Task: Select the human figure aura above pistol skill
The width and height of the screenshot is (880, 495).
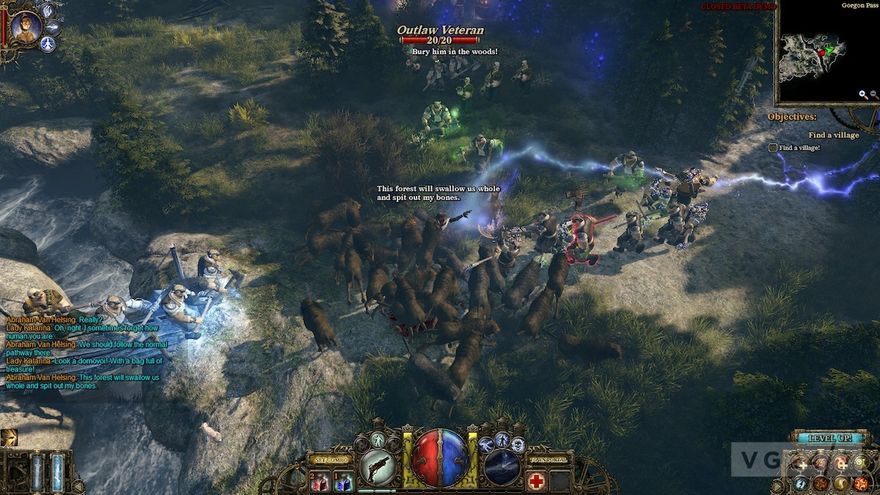Action: [x=377, y=440]
